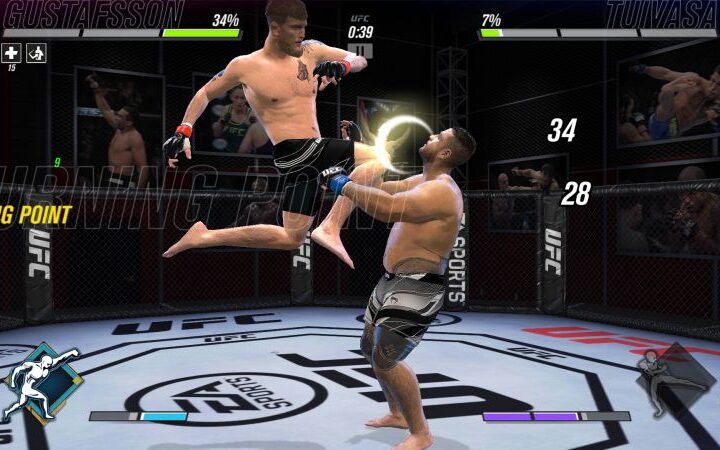Activate the grappling fighter boost icon
The image size is (720, 450).
36,53
